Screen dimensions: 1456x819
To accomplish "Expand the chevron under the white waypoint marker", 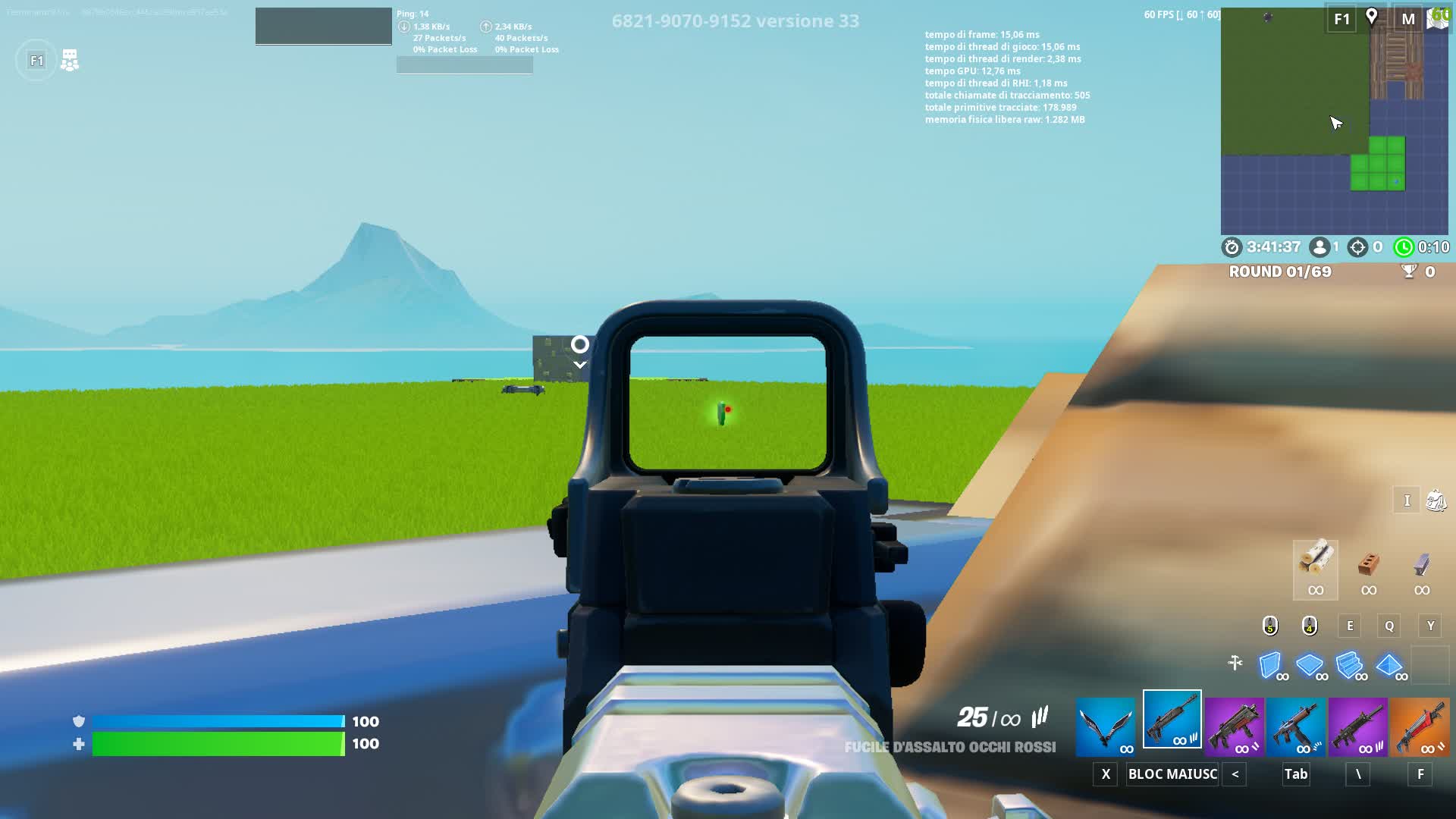I will (580, 364).
